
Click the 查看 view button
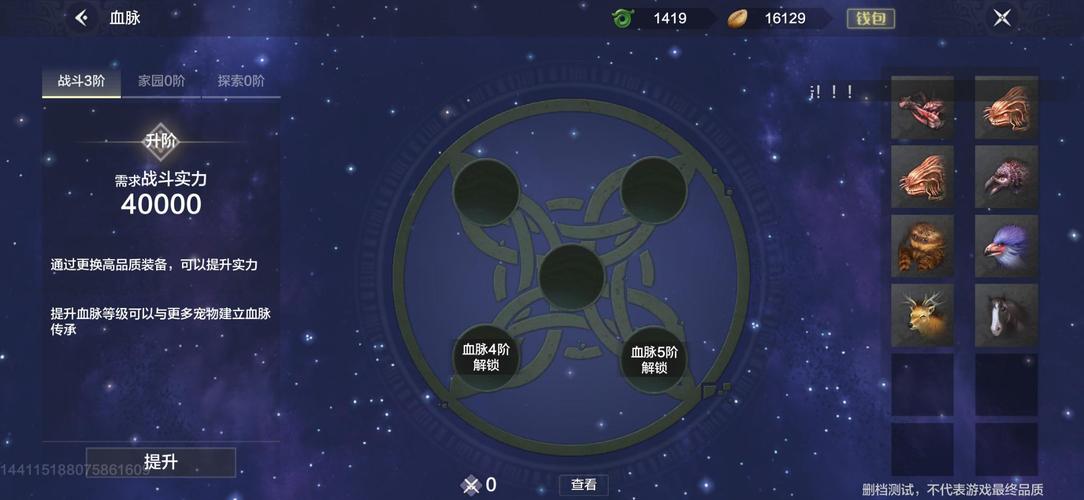(583, 485)
